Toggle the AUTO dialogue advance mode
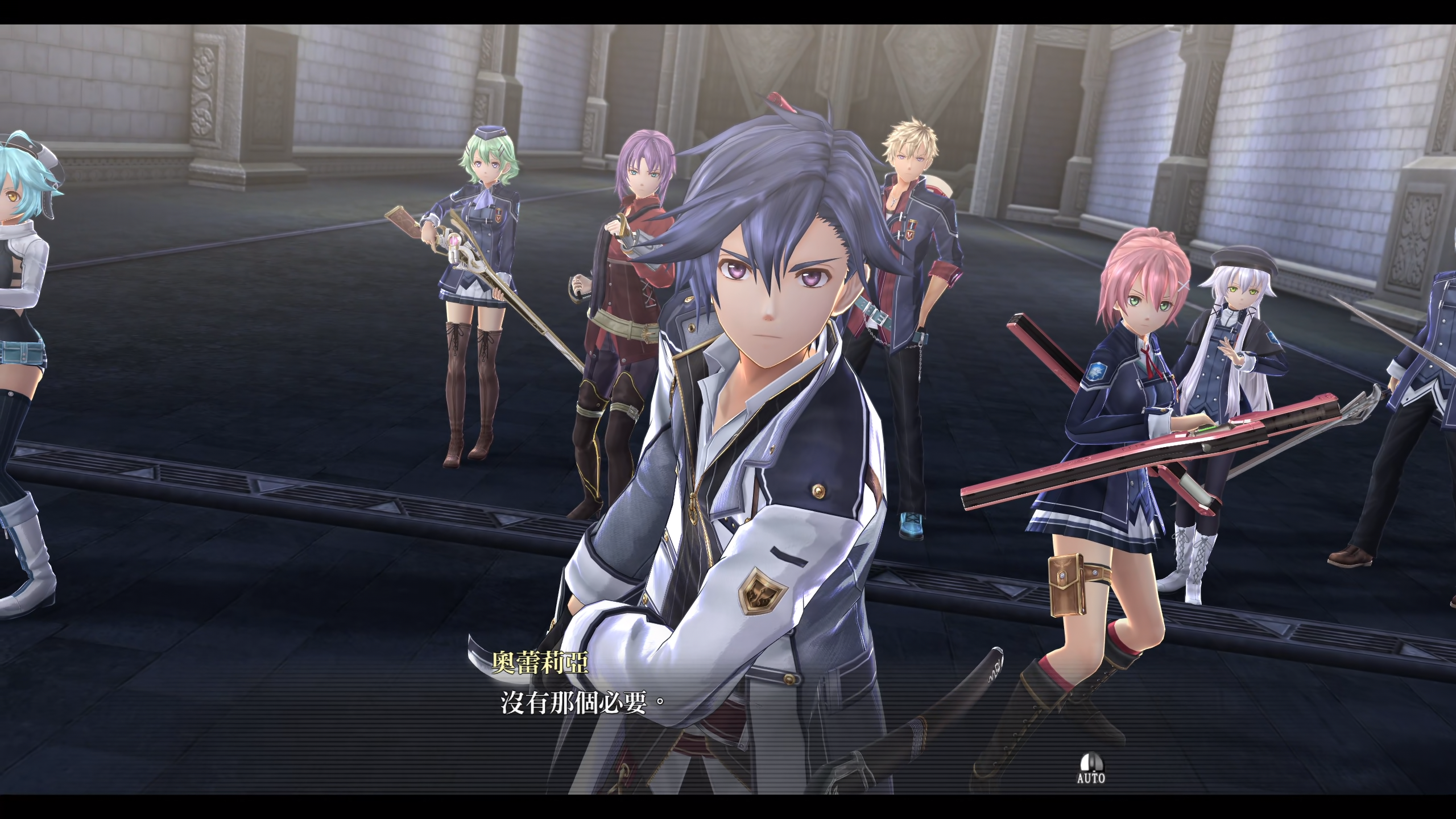1456x819 pixels. [1091, 768]
